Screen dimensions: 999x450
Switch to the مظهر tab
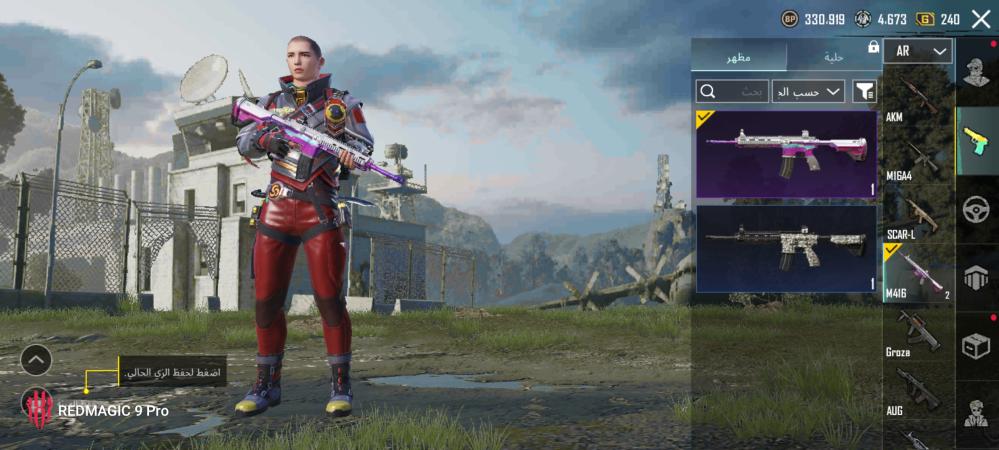pyautogui.click(x=740, y=56)
